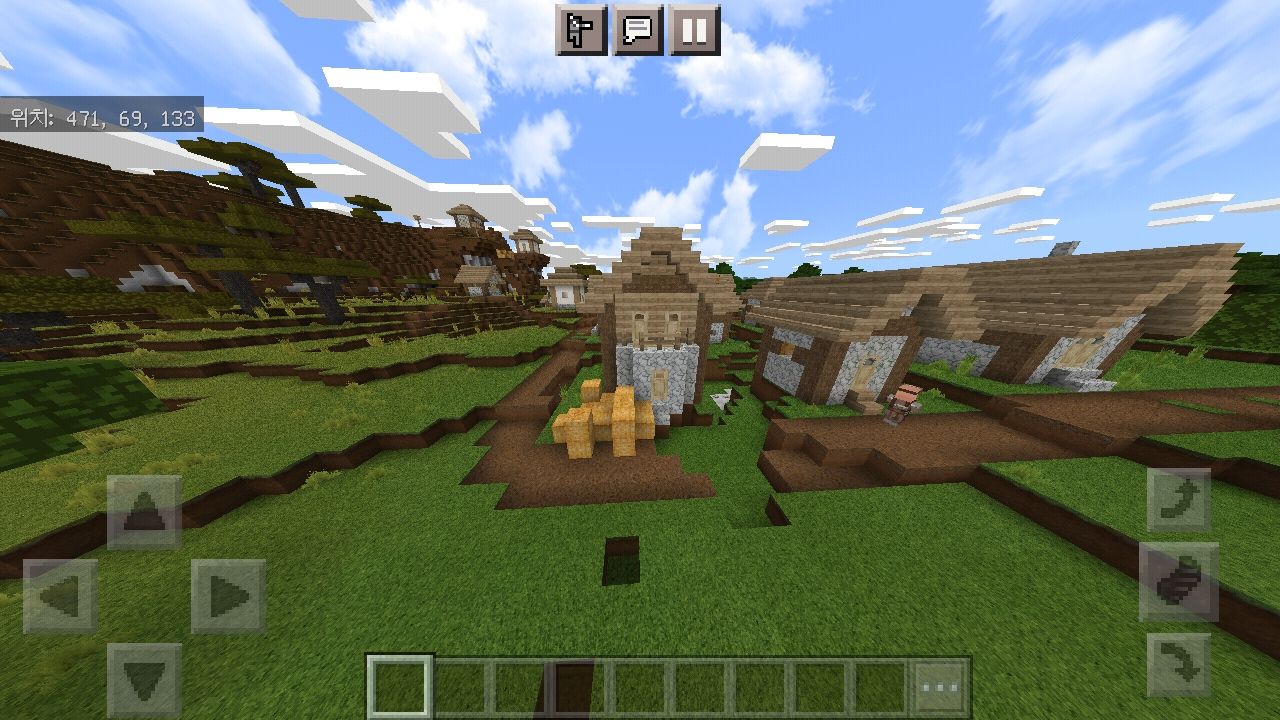
Task: Tap the move forward arrow
Action: [x=144, y=512]
